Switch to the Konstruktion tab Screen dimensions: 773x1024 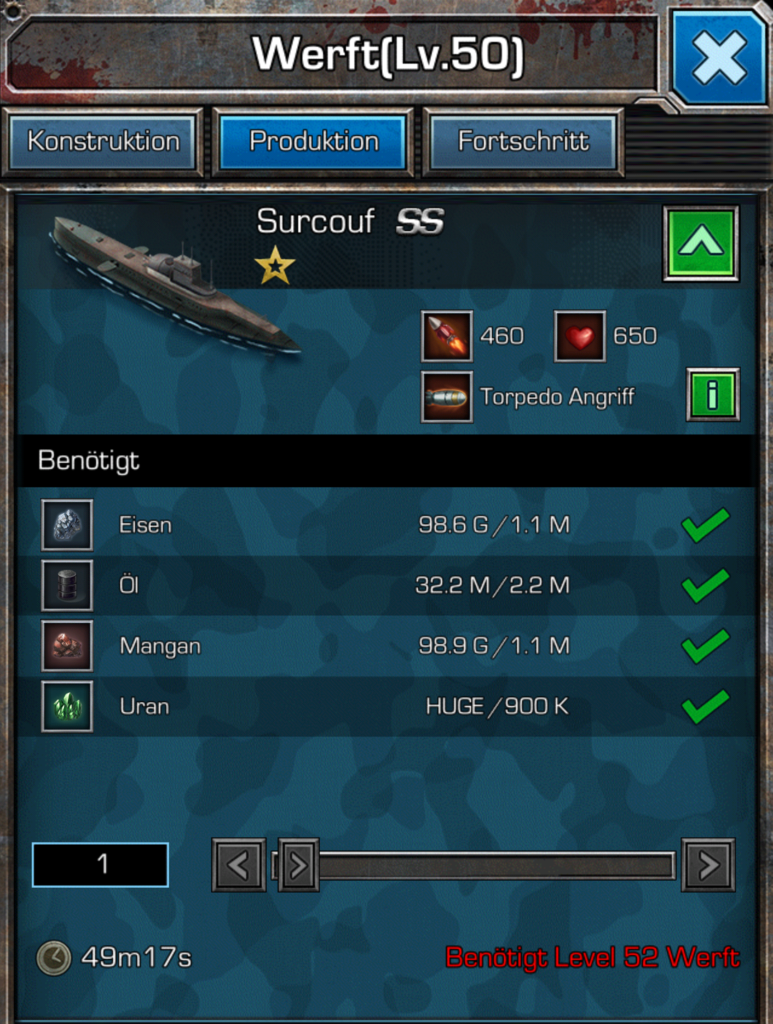(103, 142)
